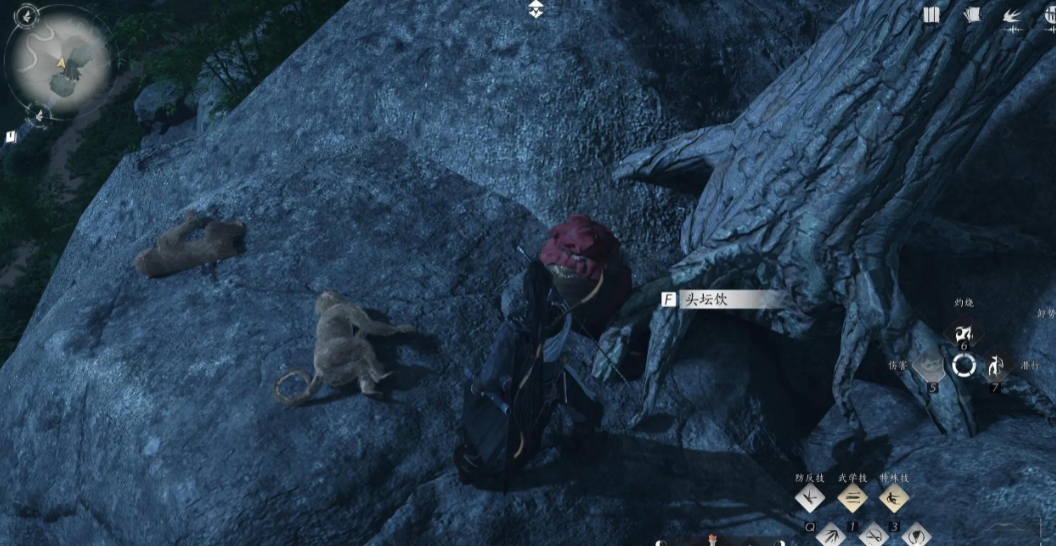Open the stacked cards icon in the top bar
Screen dimensions: 1056x546
[x=971, y=15]
